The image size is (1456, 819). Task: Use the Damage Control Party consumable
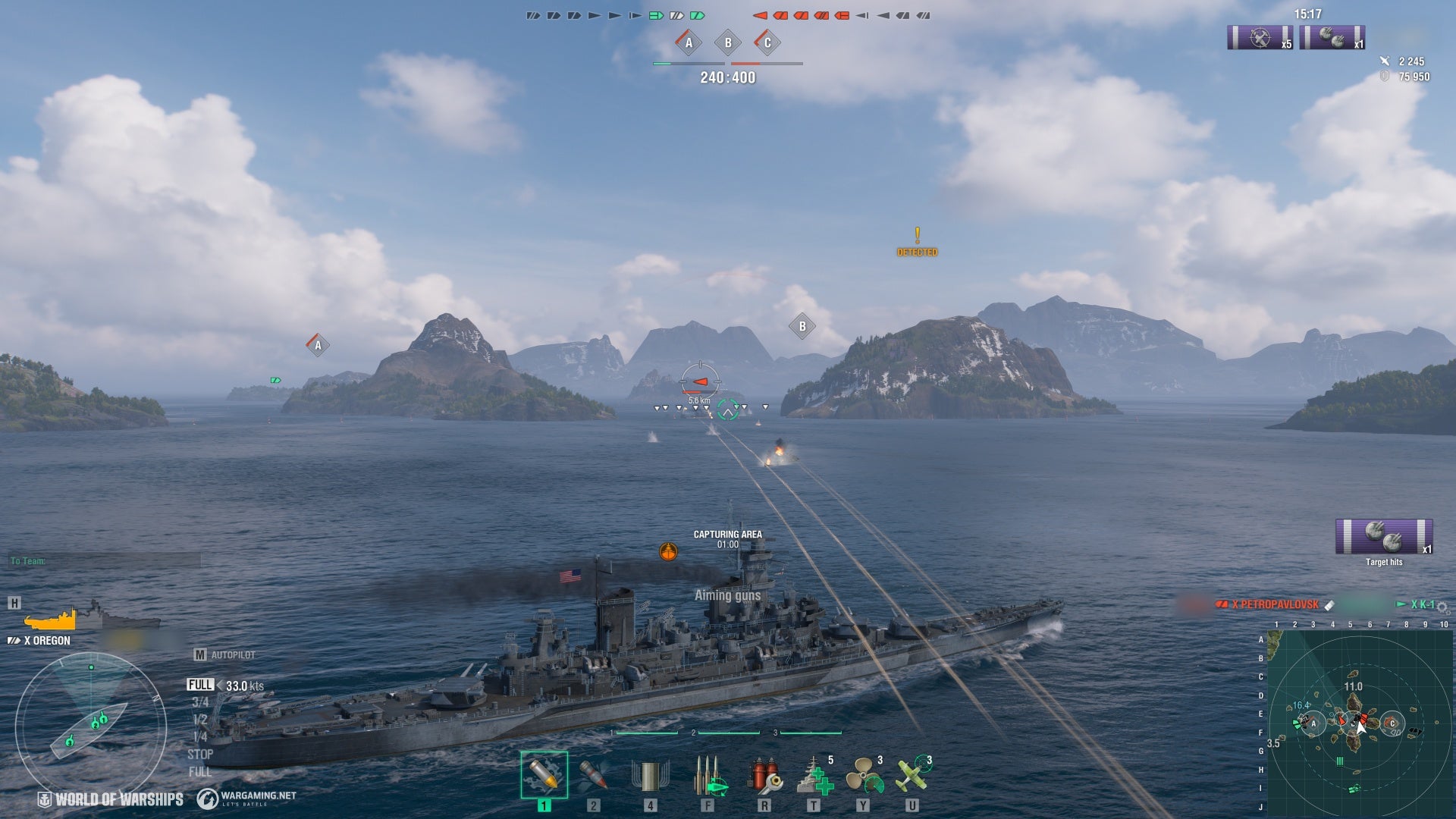[x=764, y=776]
